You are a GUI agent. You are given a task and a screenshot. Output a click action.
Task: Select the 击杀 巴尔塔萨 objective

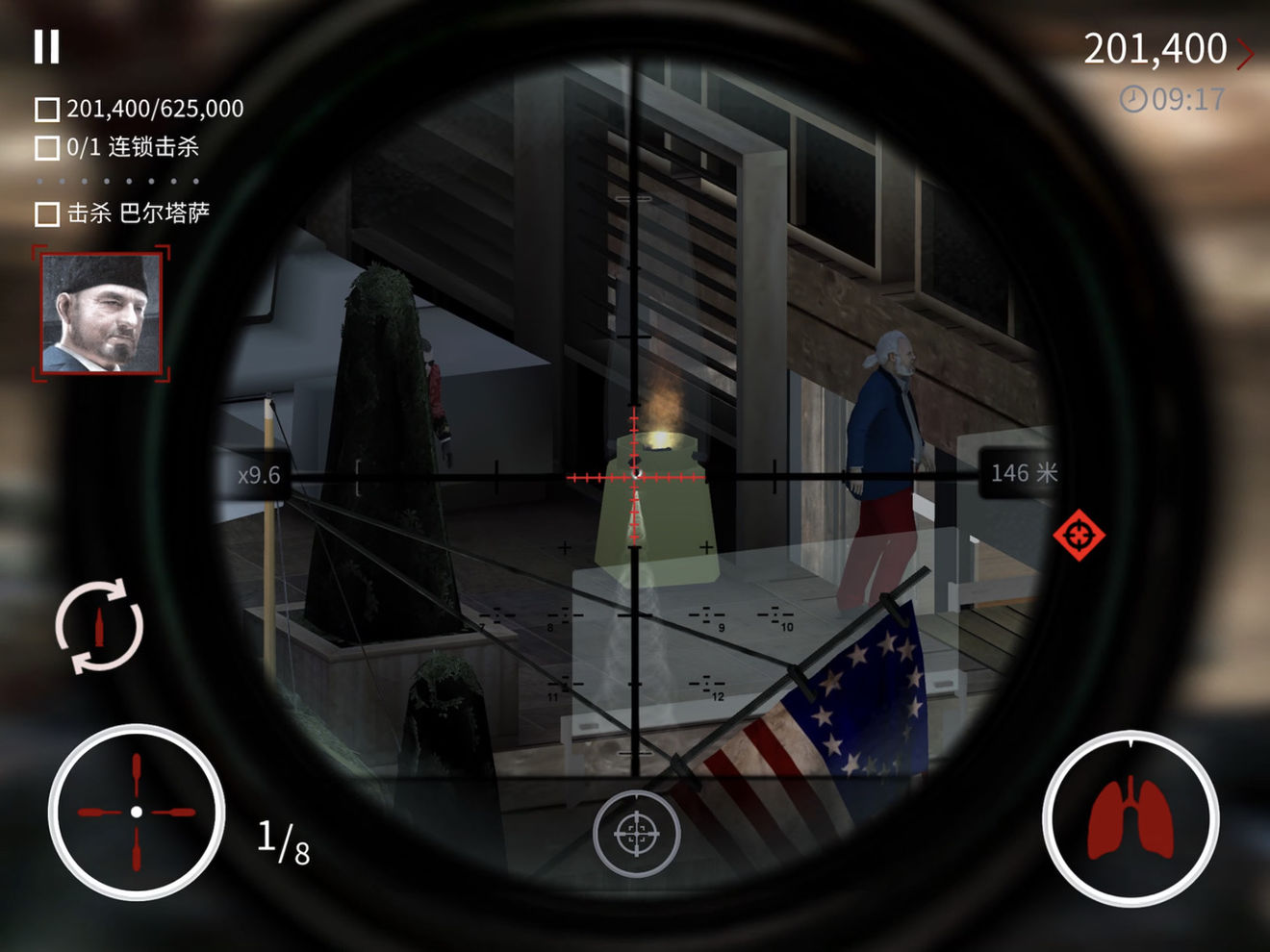click(x=123, y=213)
